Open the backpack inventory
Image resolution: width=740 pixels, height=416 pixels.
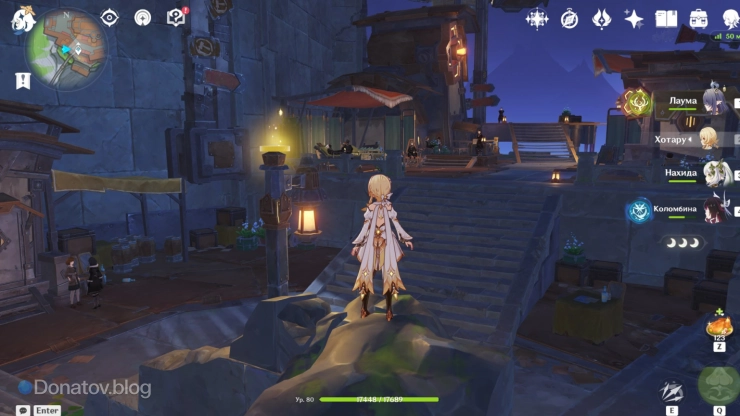pos(699,18)
